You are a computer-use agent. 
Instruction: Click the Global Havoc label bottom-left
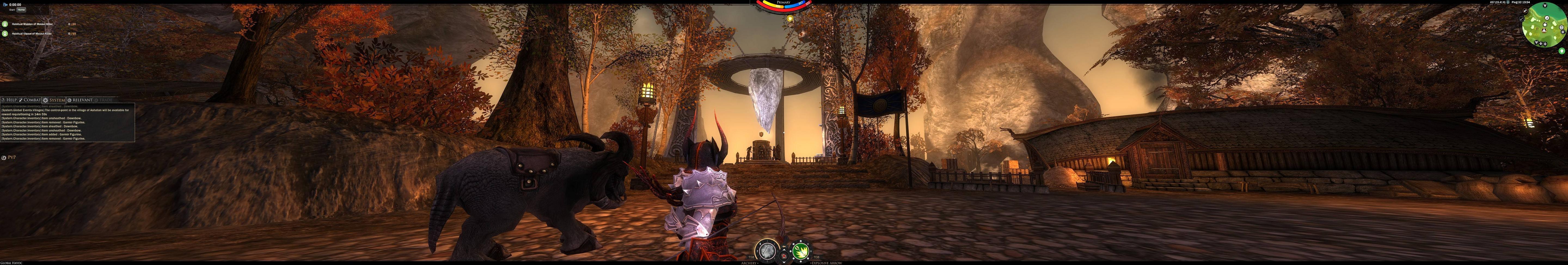pos(11,263)
